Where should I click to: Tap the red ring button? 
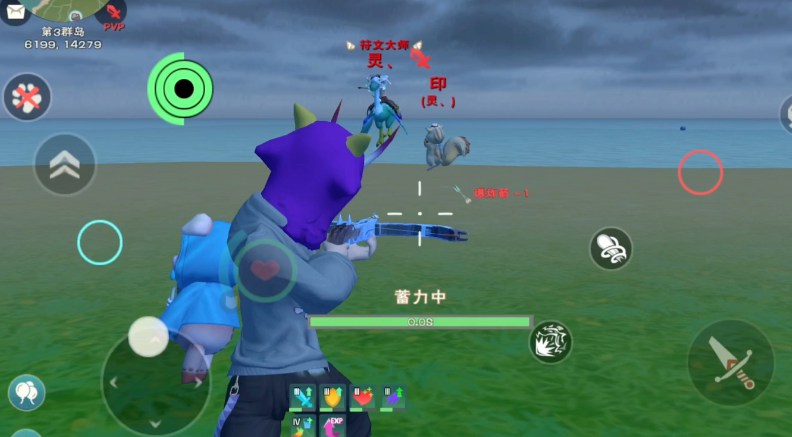pos(700,172)
